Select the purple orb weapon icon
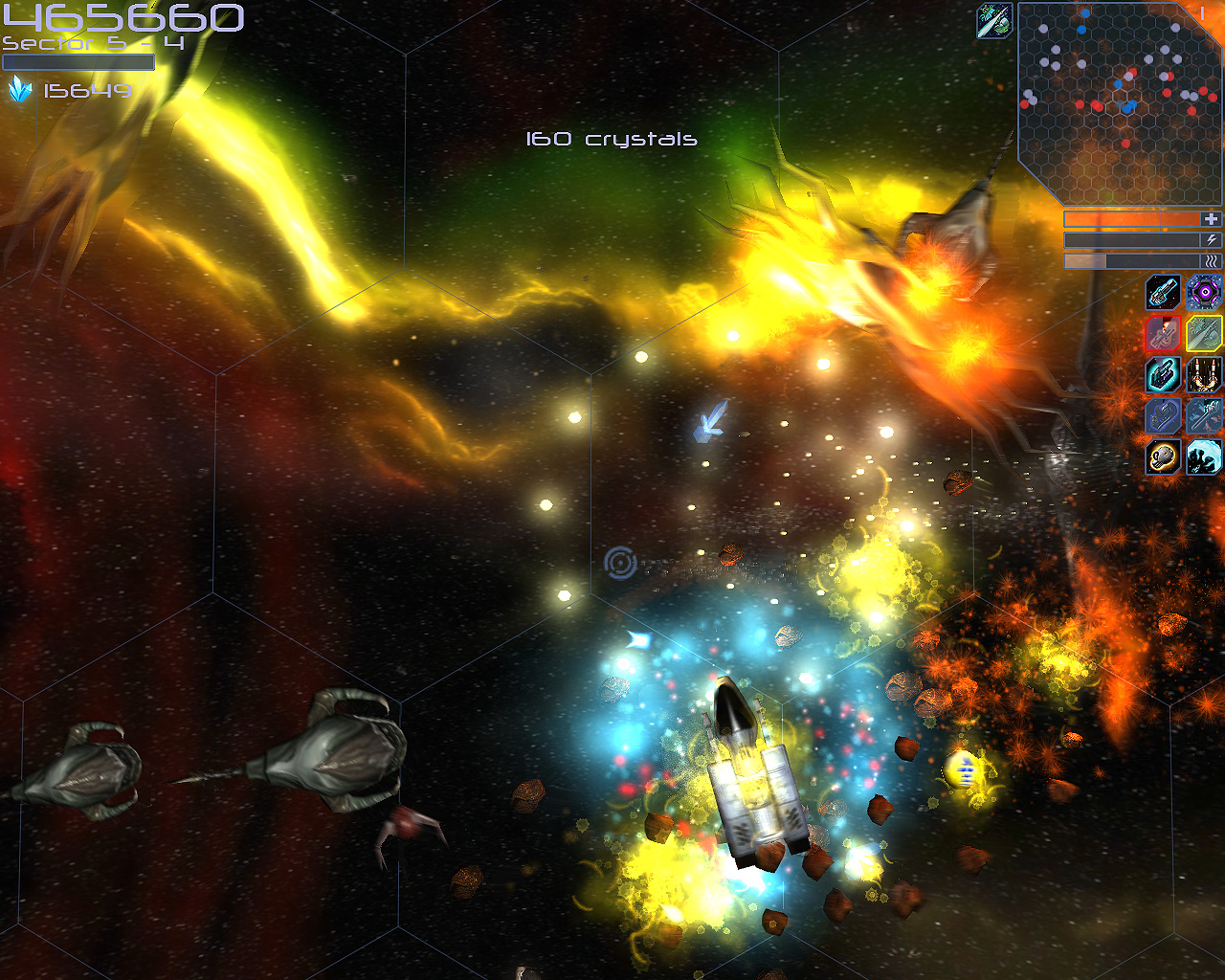Image resolution: width=1225 pixels, height=980 pixels. tap(1203, 292)
